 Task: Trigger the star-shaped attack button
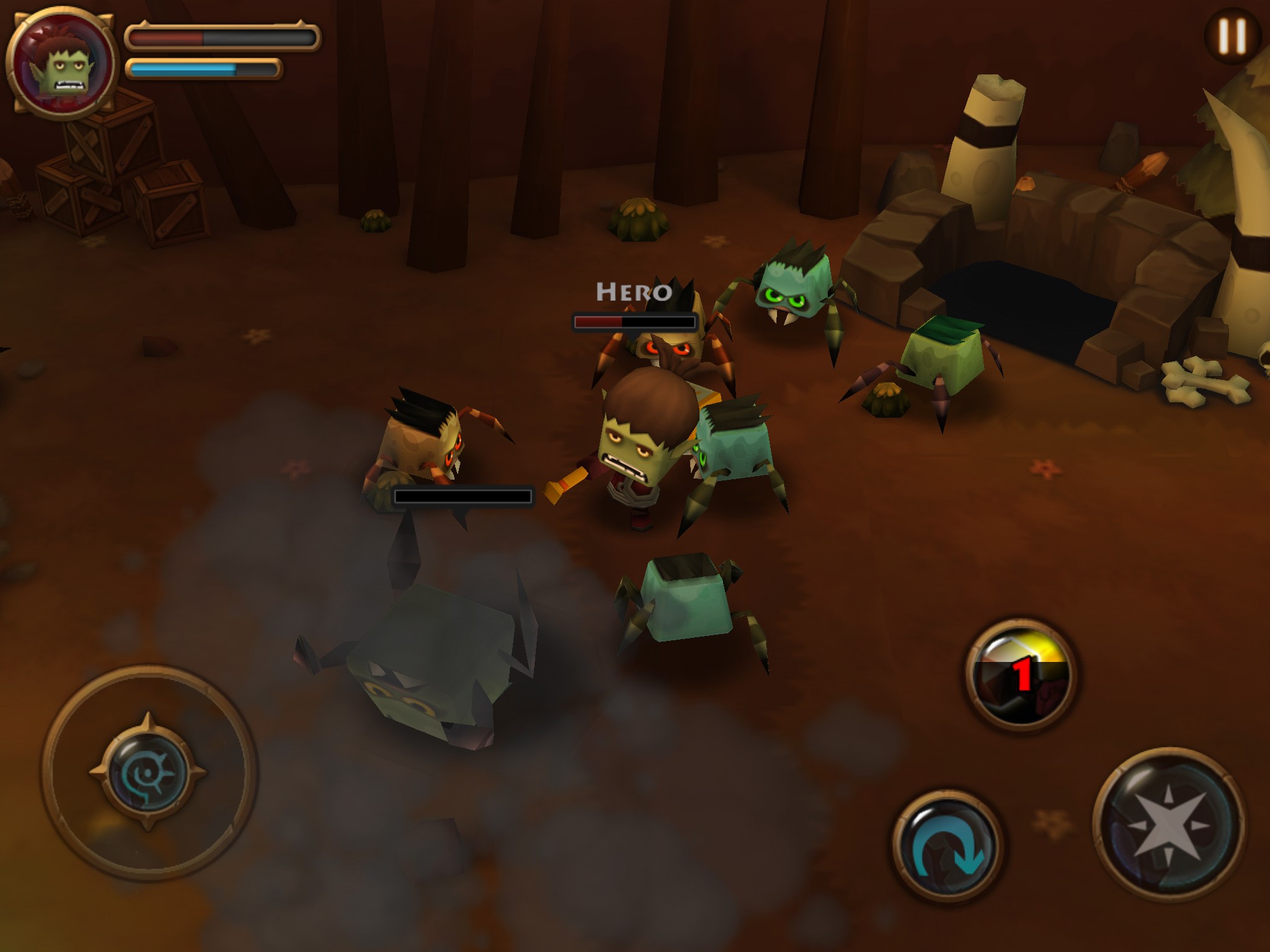tap(1168, 826)
